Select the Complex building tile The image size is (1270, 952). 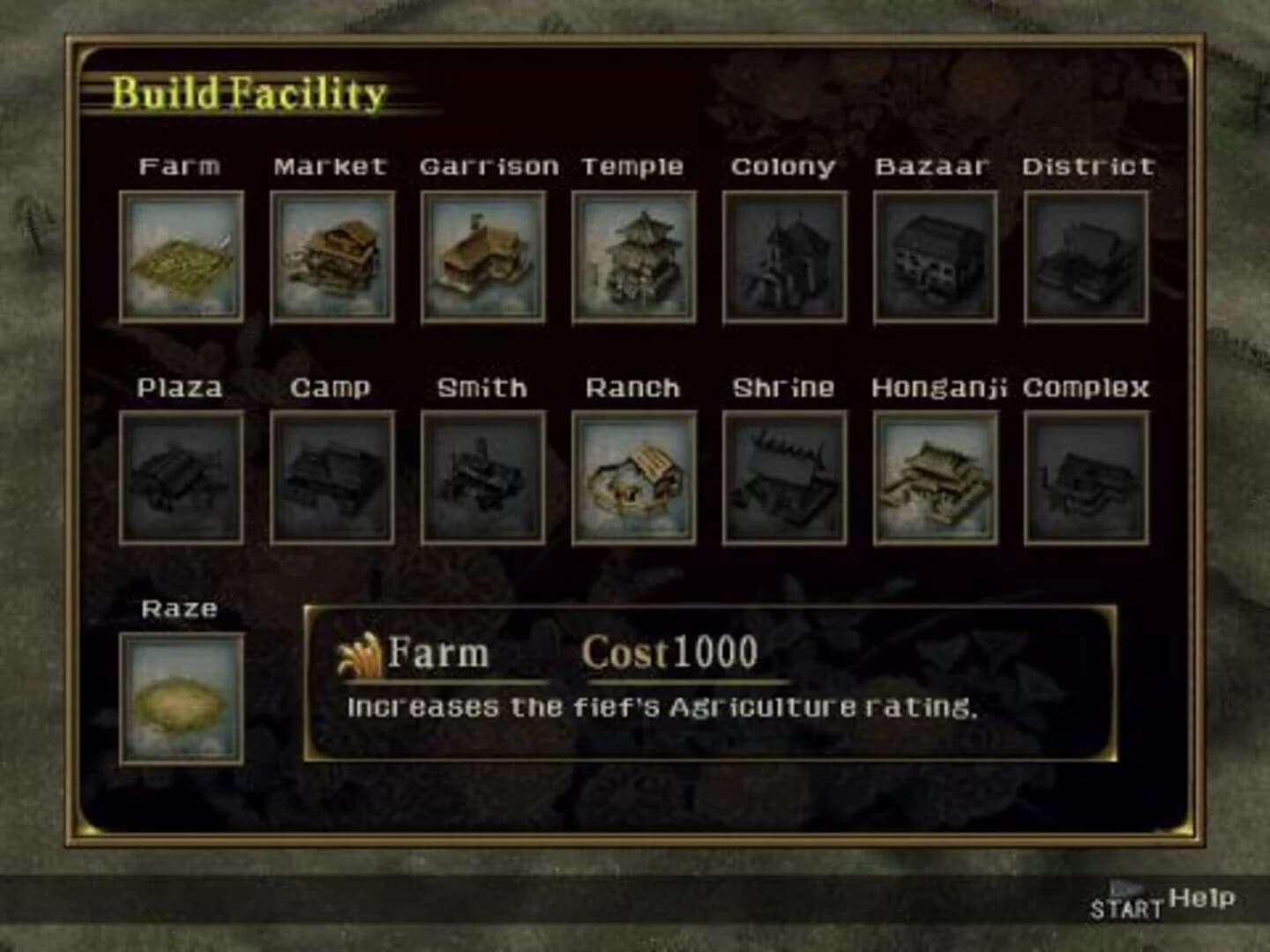point(1086,477)
